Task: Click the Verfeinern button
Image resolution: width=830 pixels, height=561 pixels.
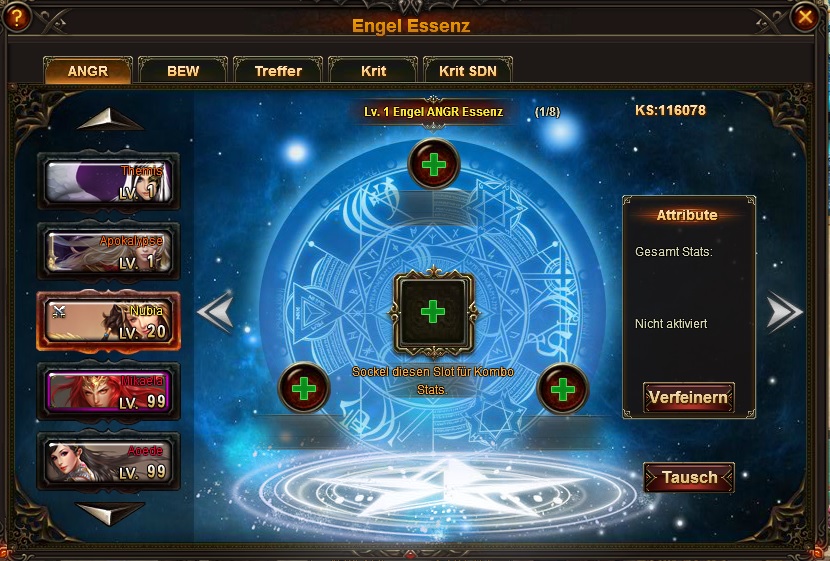Action: [x=688, y=398]
